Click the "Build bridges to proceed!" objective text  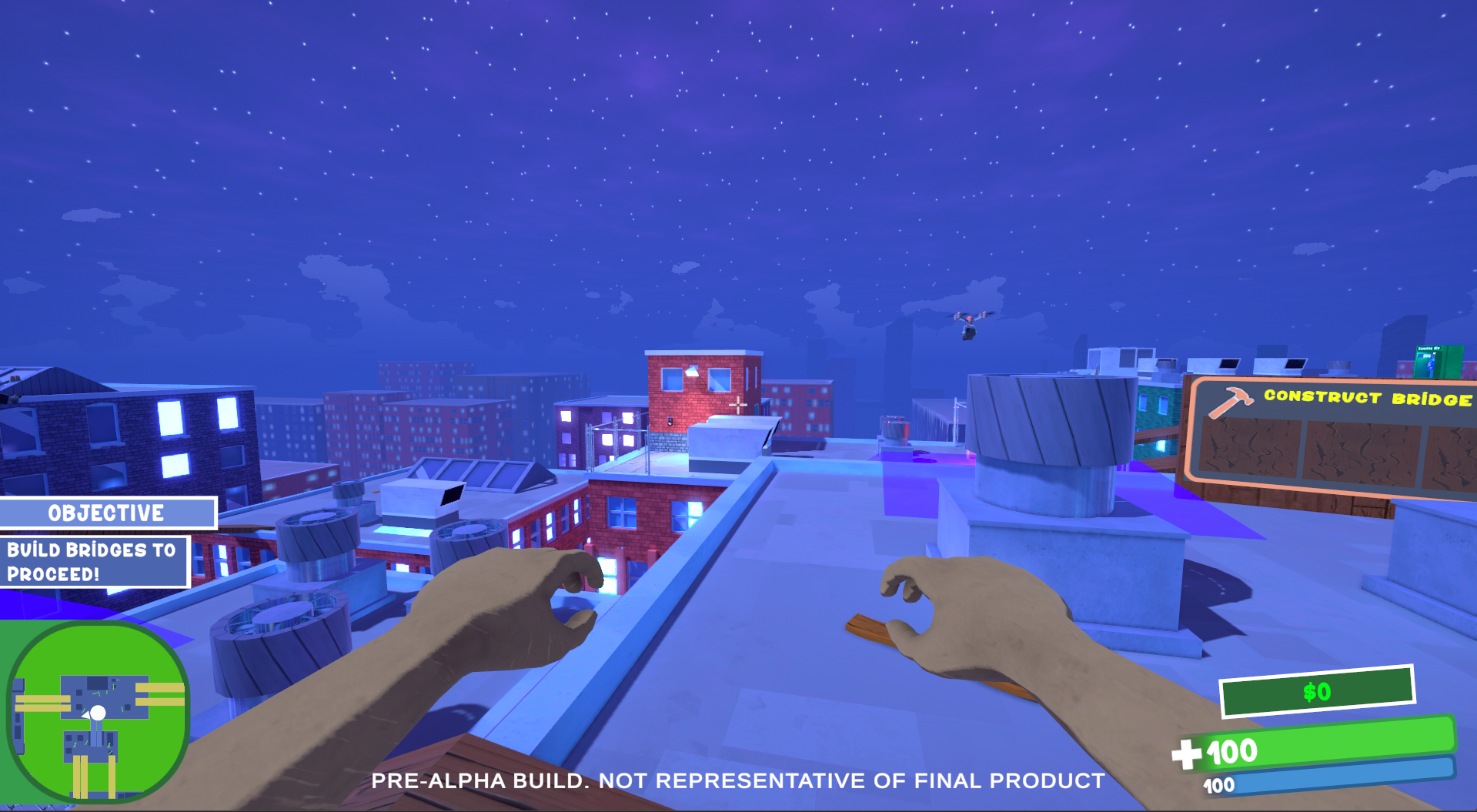click(x=92, y=561)
